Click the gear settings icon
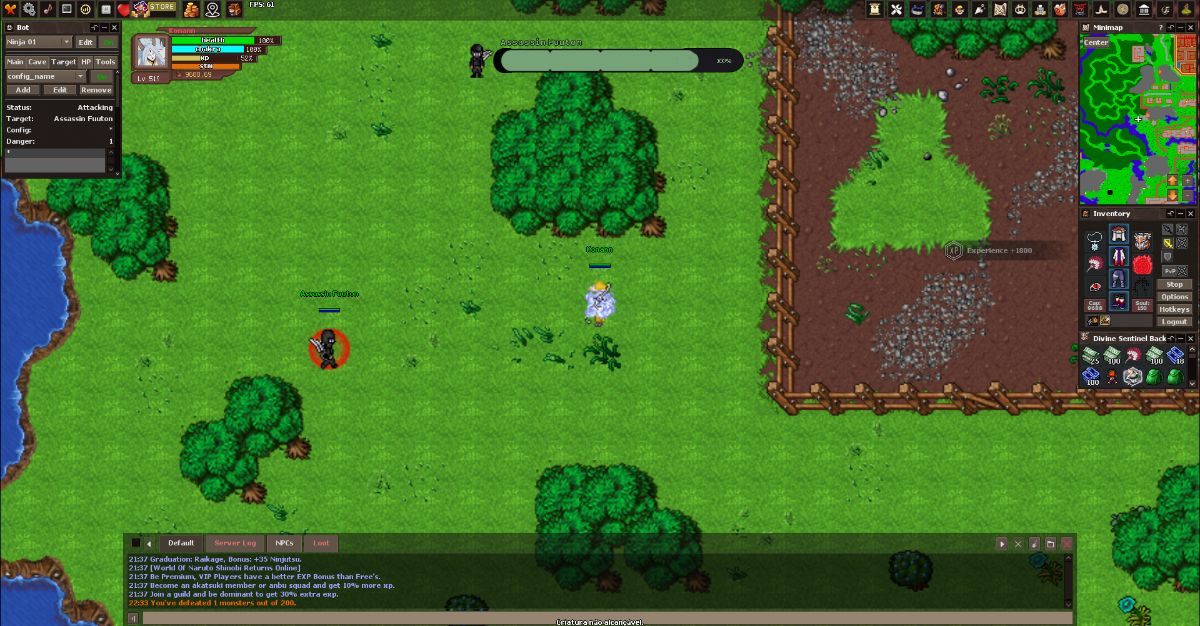The image size is (1200, 626). click(x=28, y=9)
